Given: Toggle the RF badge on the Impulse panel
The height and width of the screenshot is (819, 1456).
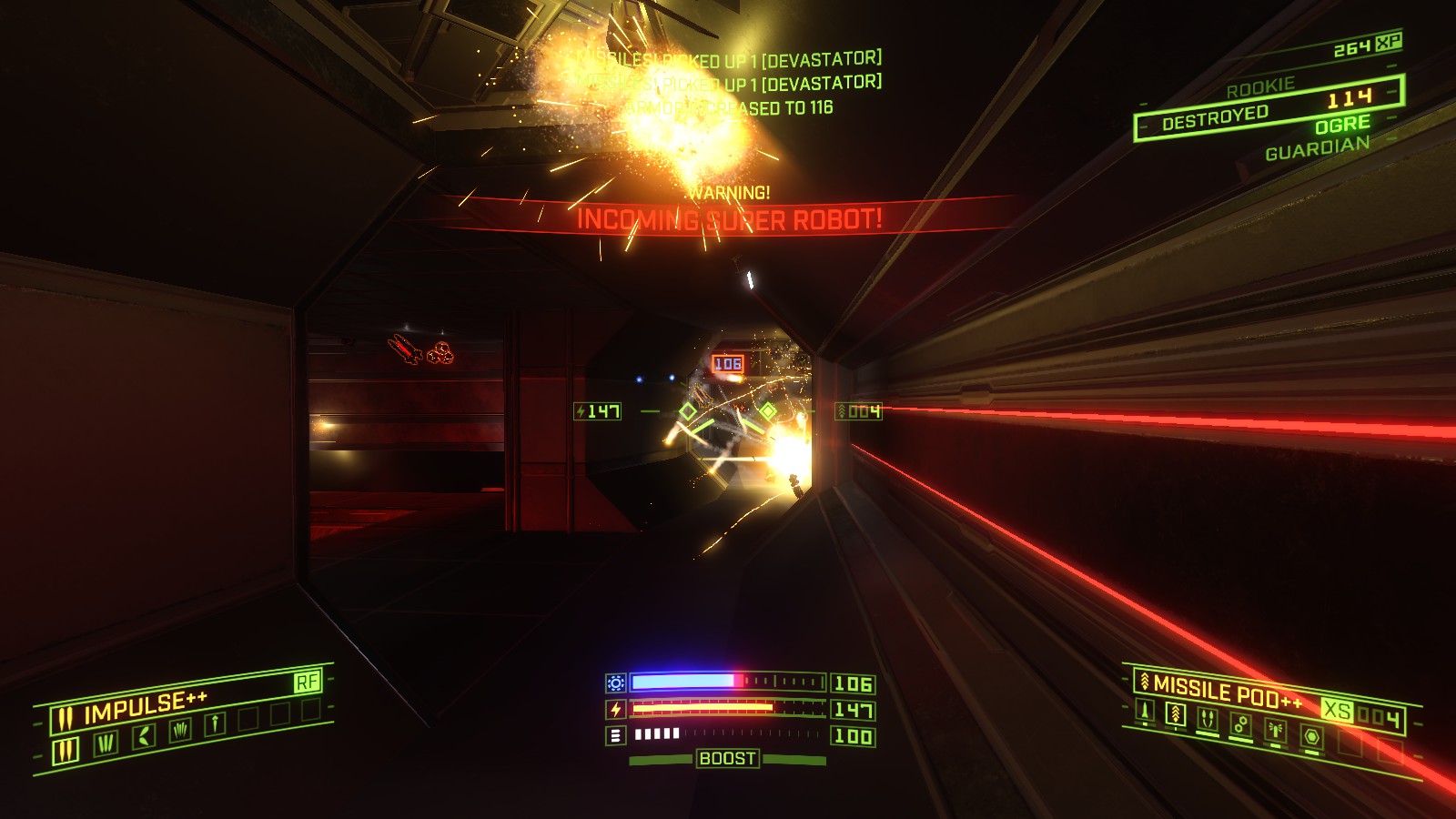Looking at the screenshot, I should click(308, 682).
